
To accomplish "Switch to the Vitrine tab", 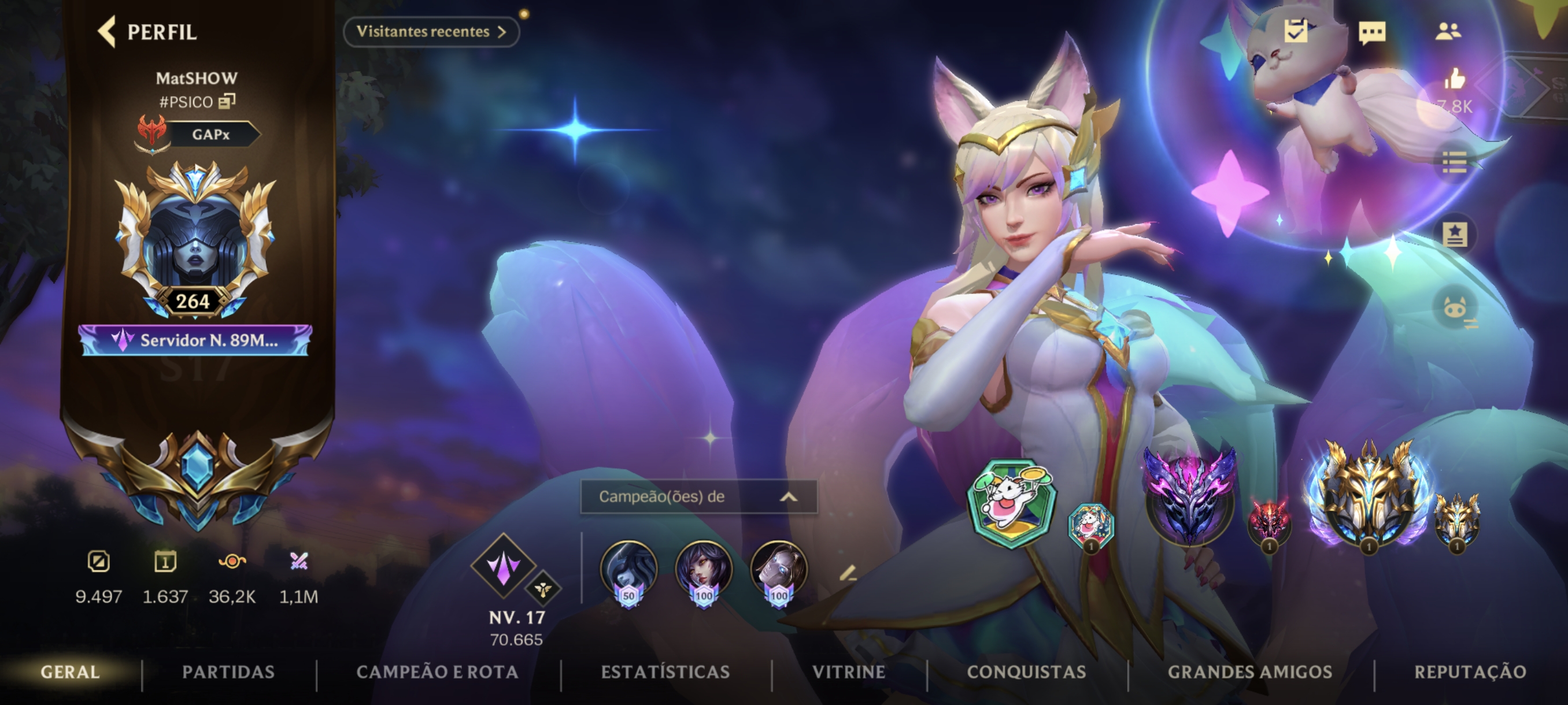I will pyautogui.click(x=849, y=671).
